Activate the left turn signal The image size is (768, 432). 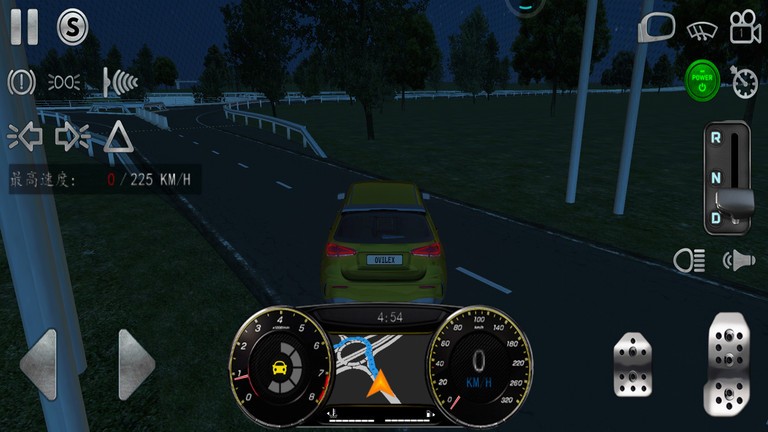23,136
